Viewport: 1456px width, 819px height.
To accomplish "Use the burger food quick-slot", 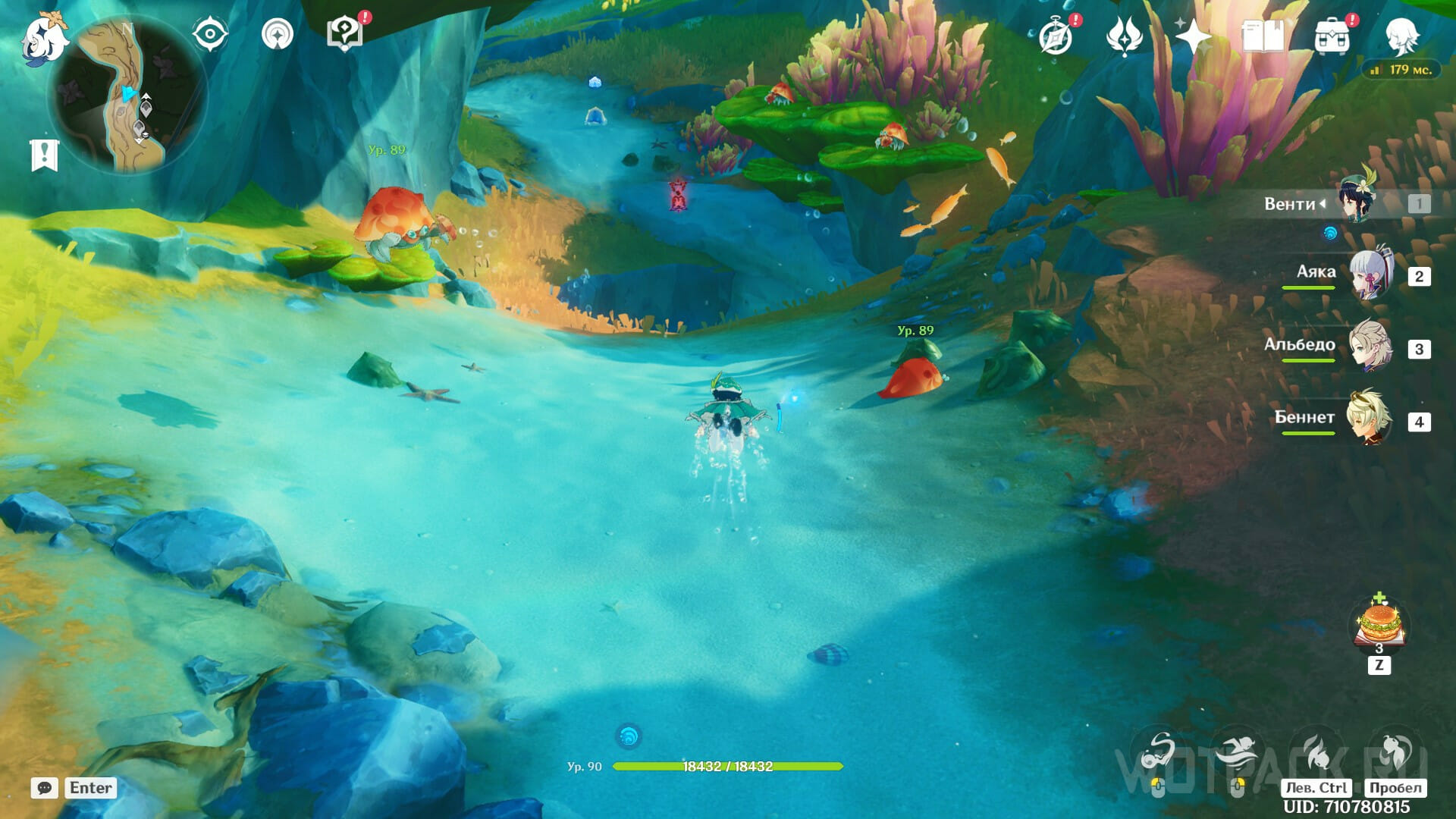I will point(1379,625).
